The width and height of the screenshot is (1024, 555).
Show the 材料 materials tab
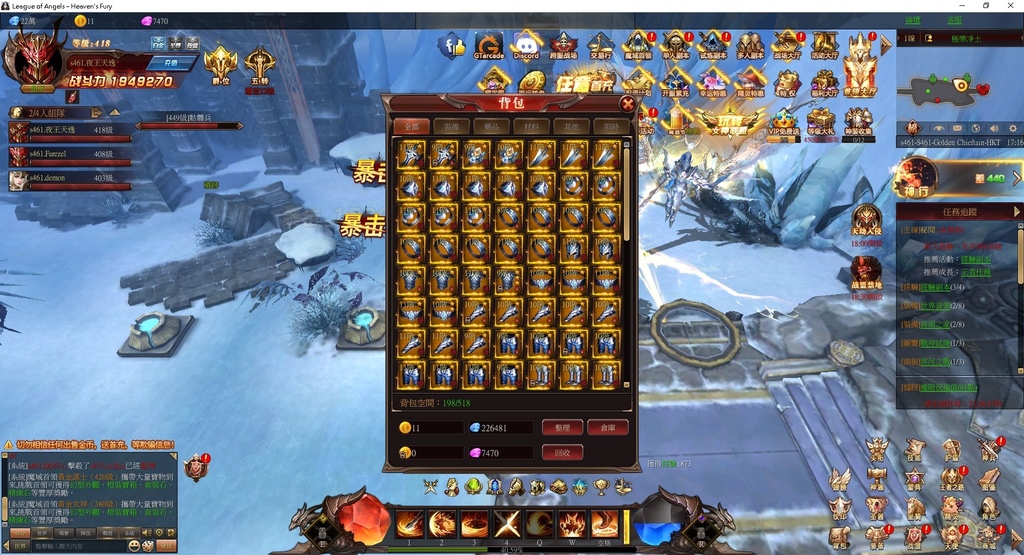tap(530, 127)
